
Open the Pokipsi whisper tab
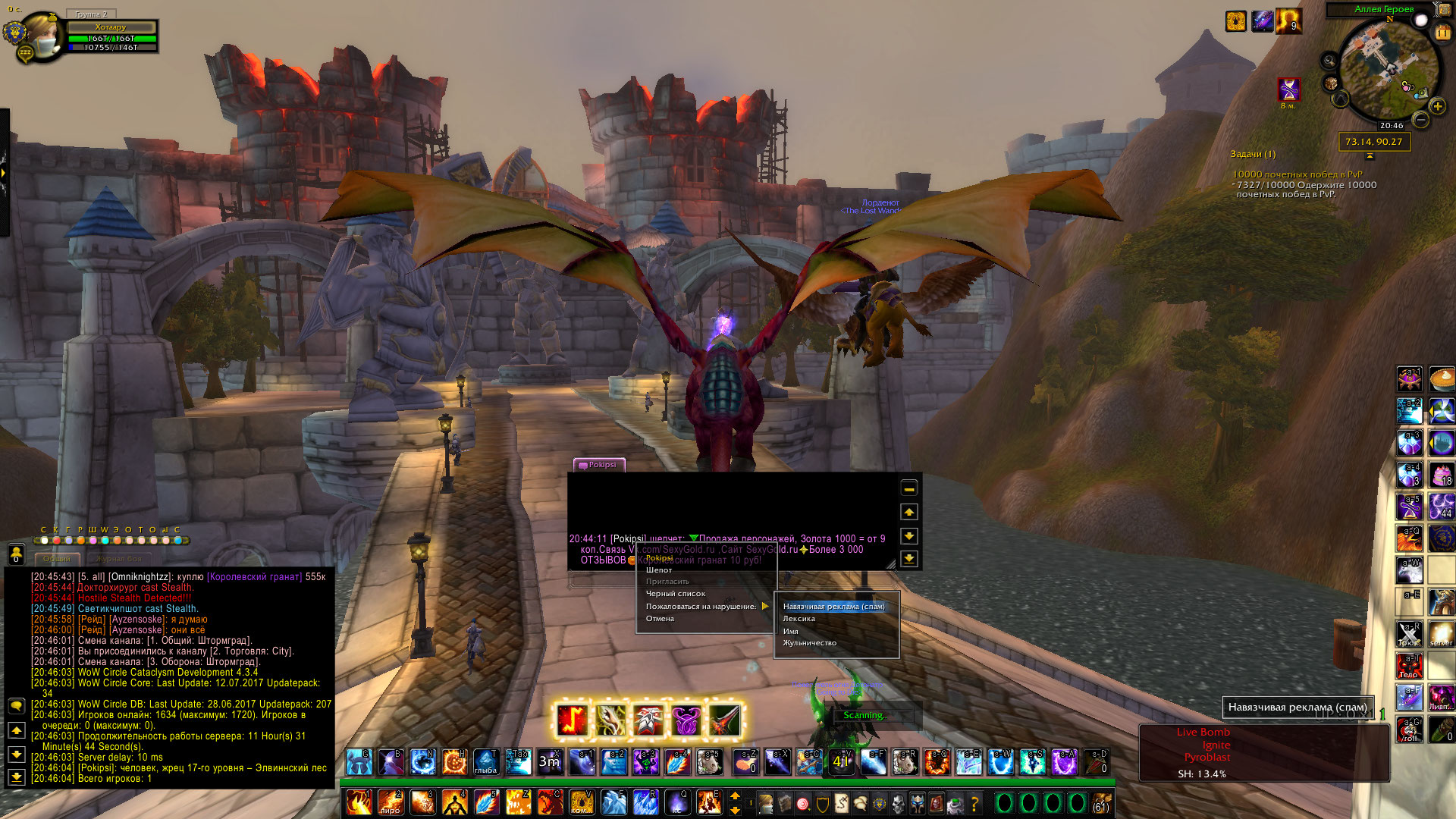pyautogui.click(x=600, y=465)
